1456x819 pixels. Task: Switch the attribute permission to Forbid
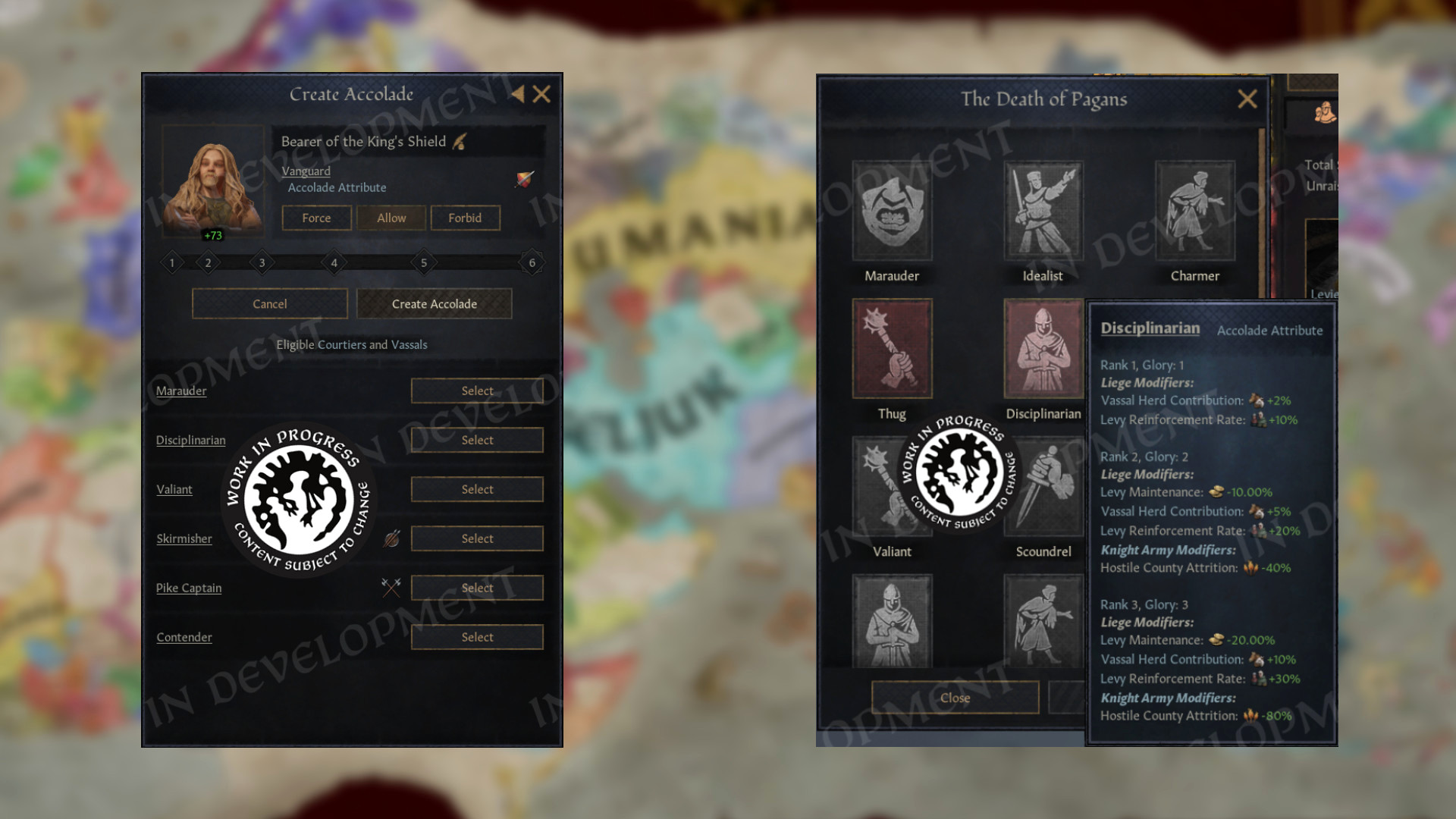click(465, 218)
